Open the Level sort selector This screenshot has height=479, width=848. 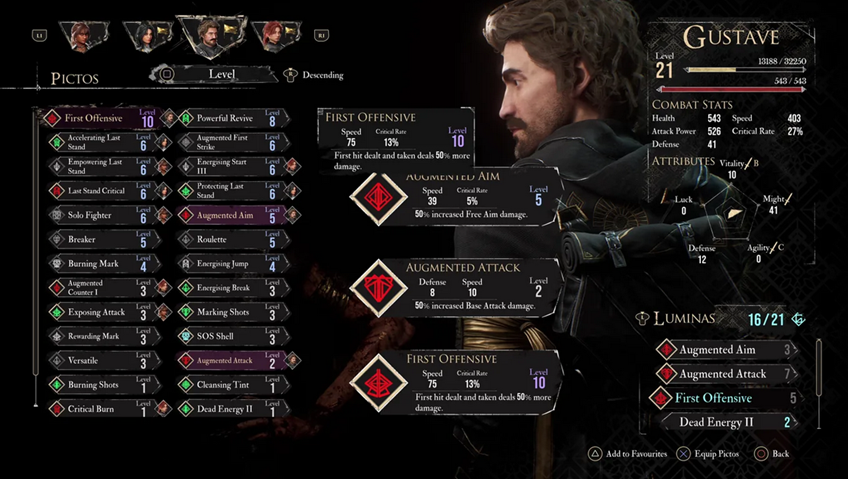tap(221, 74)
